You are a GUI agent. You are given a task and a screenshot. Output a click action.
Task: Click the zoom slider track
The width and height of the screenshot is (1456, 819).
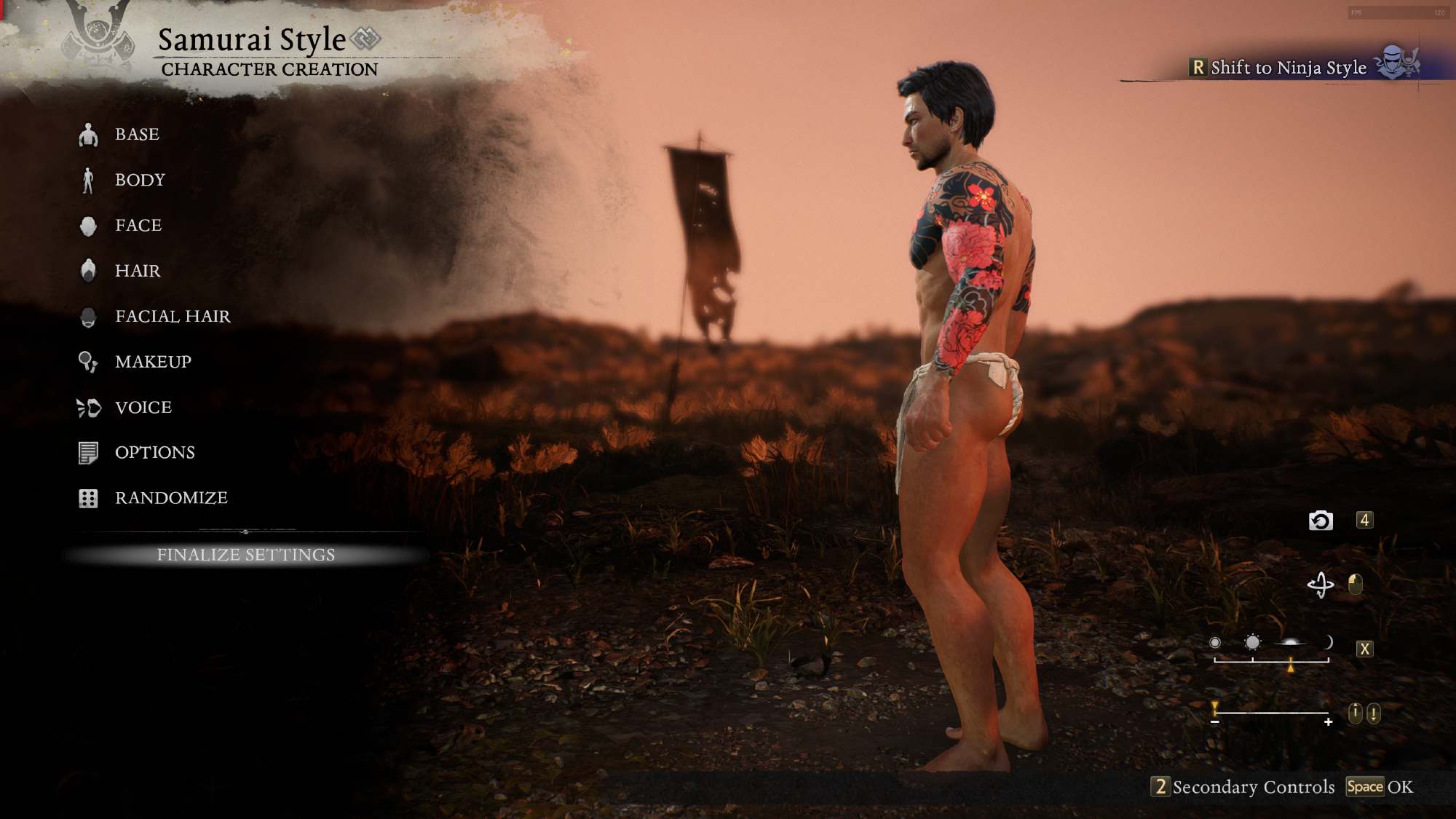[1271, 713]
